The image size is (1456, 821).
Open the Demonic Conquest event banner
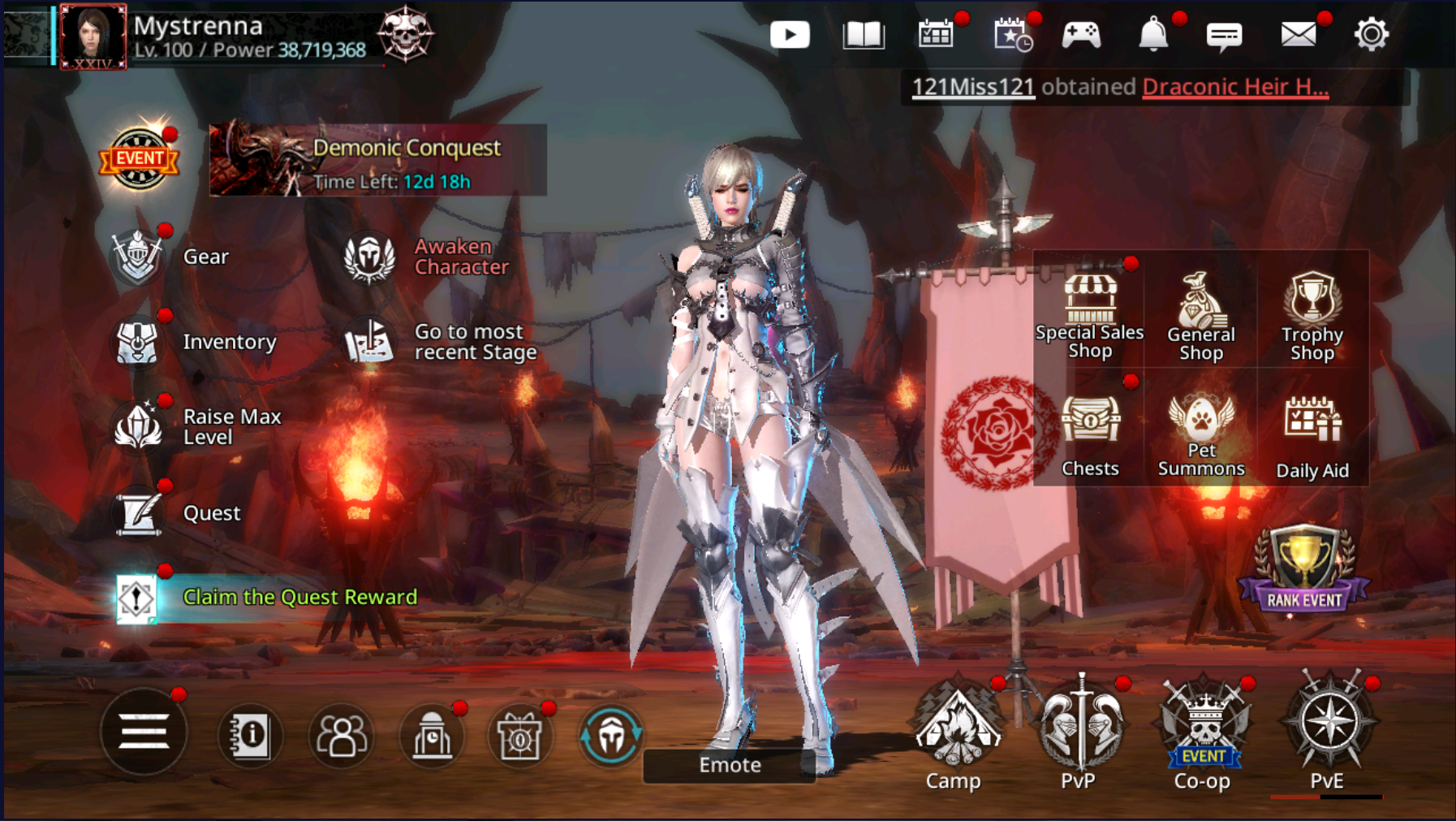pos(377,161)
